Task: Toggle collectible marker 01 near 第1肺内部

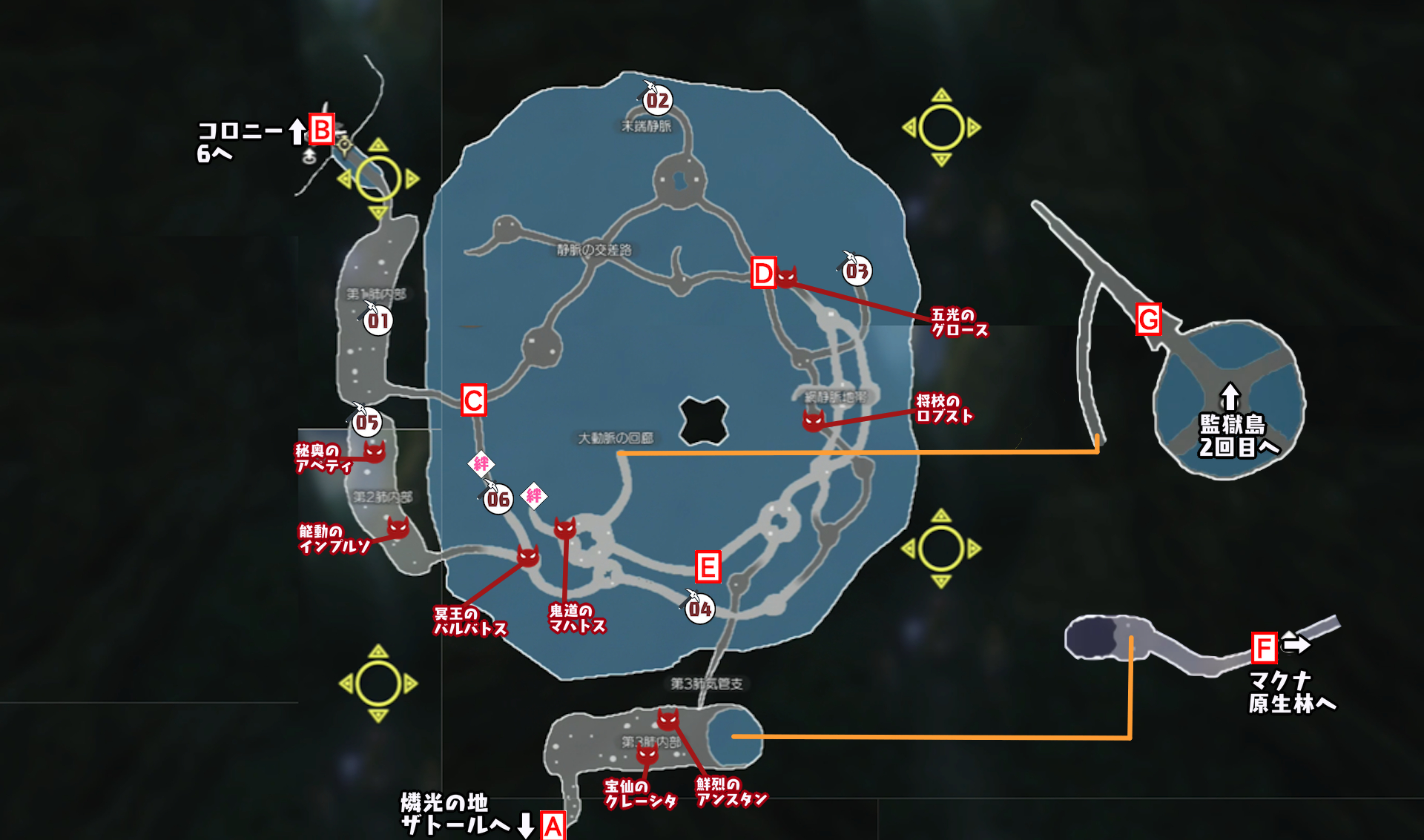Action: (x=377, y=322)
